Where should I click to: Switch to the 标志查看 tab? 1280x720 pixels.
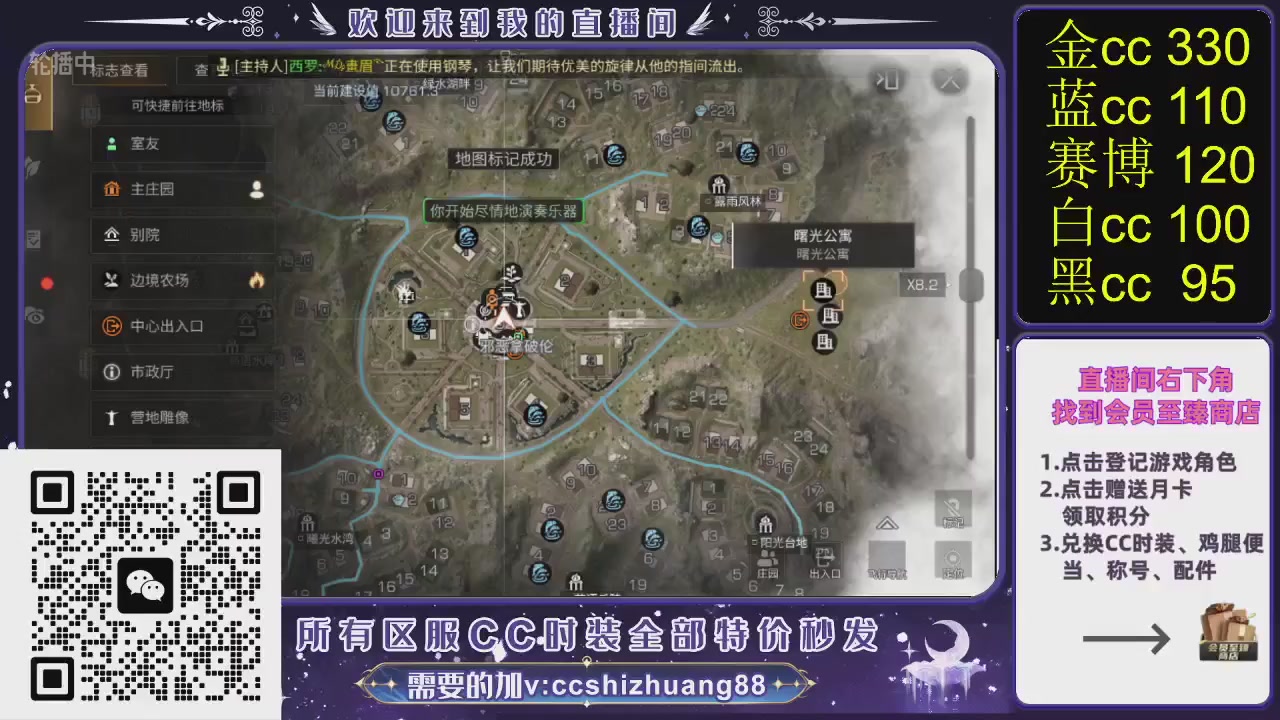121,71
